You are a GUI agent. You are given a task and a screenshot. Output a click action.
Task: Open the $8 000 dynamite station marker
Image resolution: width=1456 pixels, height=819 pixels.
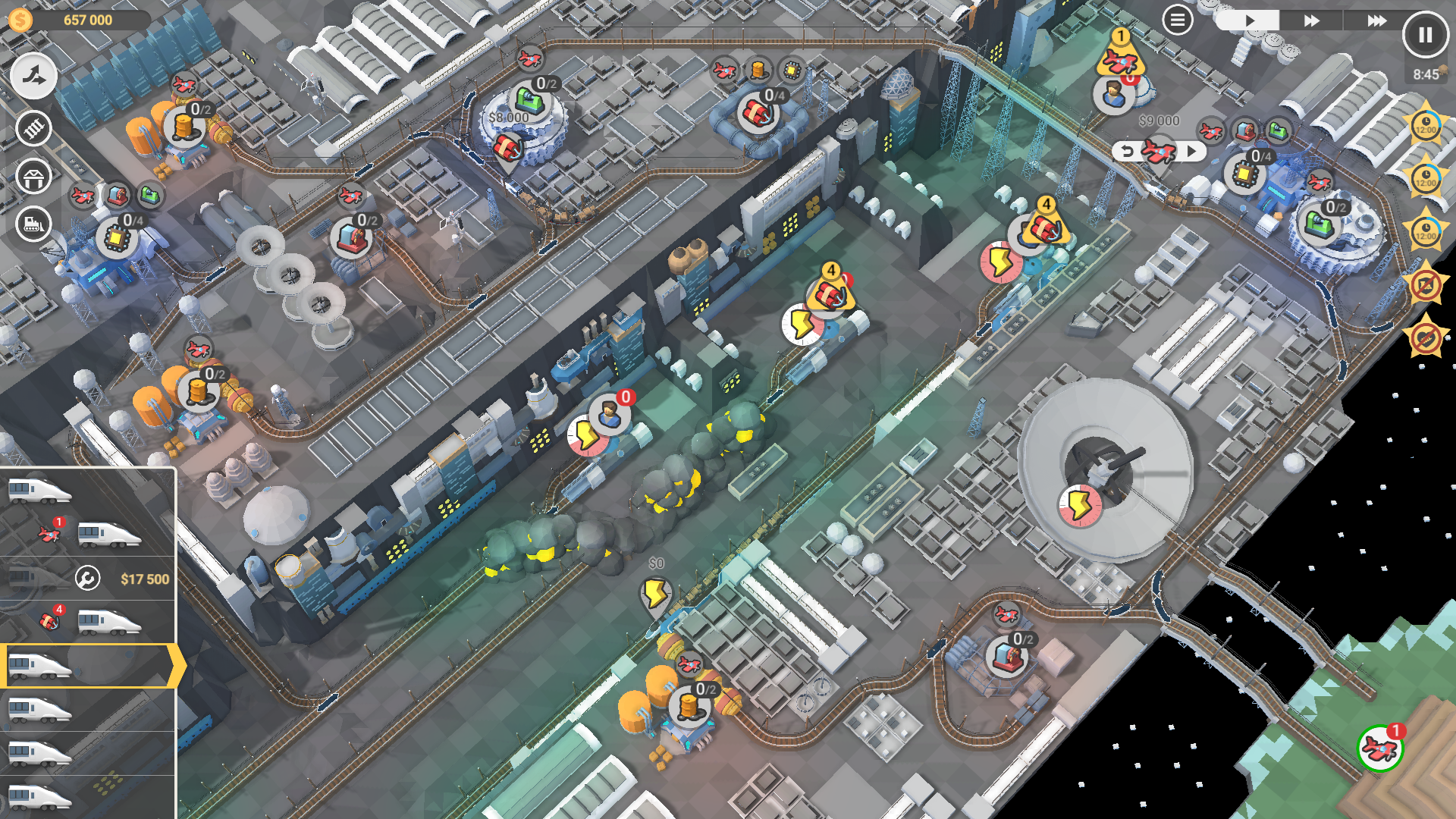507,148
